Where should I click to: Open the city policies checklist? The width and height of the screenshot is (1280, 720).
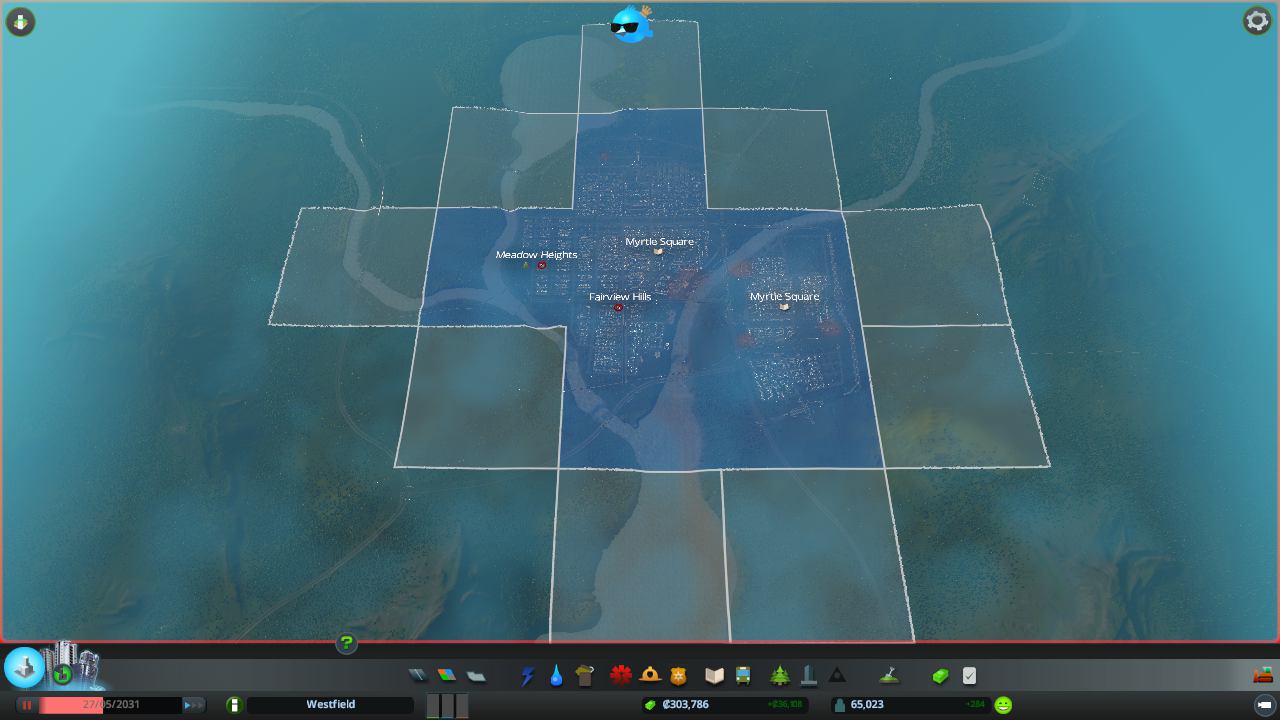(969, 676)
